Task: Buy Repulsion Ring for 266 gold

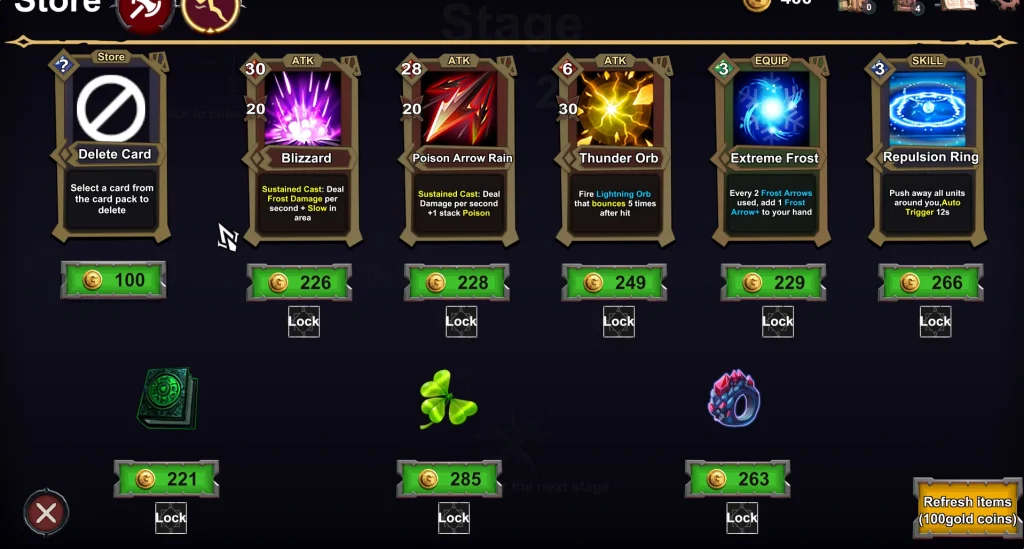Action: 931,283
